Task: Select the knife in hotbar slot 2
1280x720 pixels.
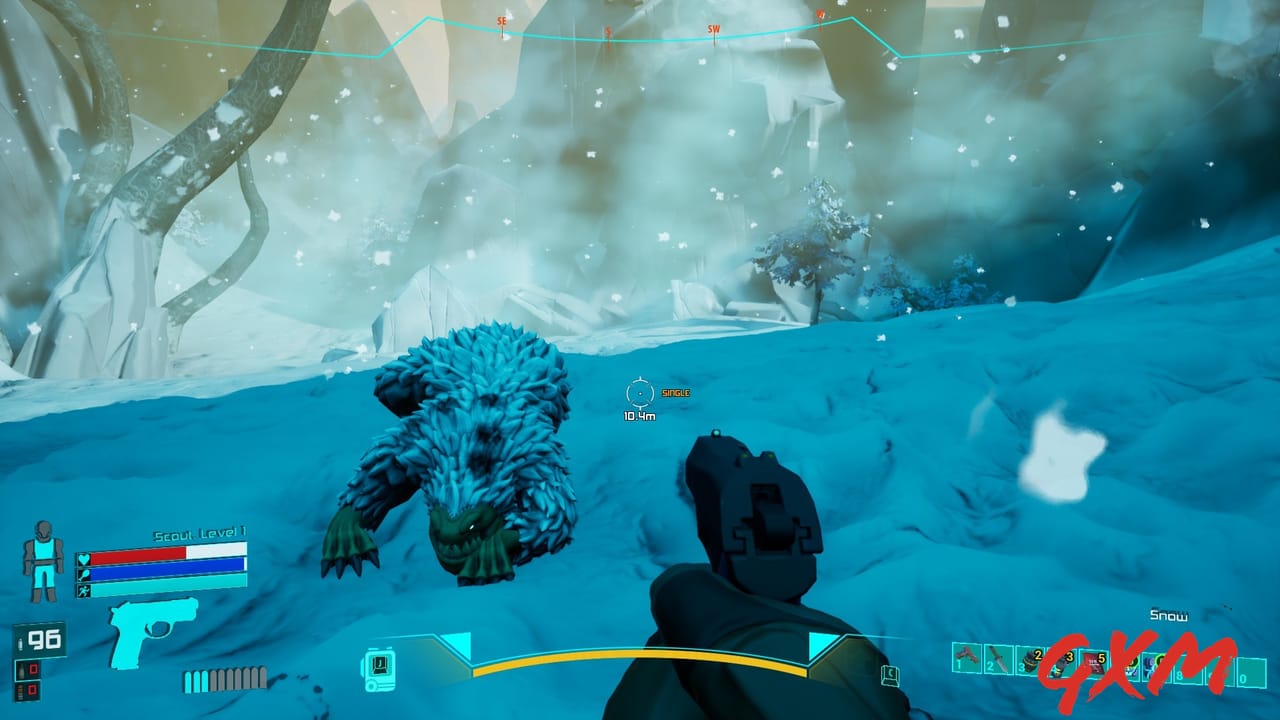Action: (x=998, y=660)
